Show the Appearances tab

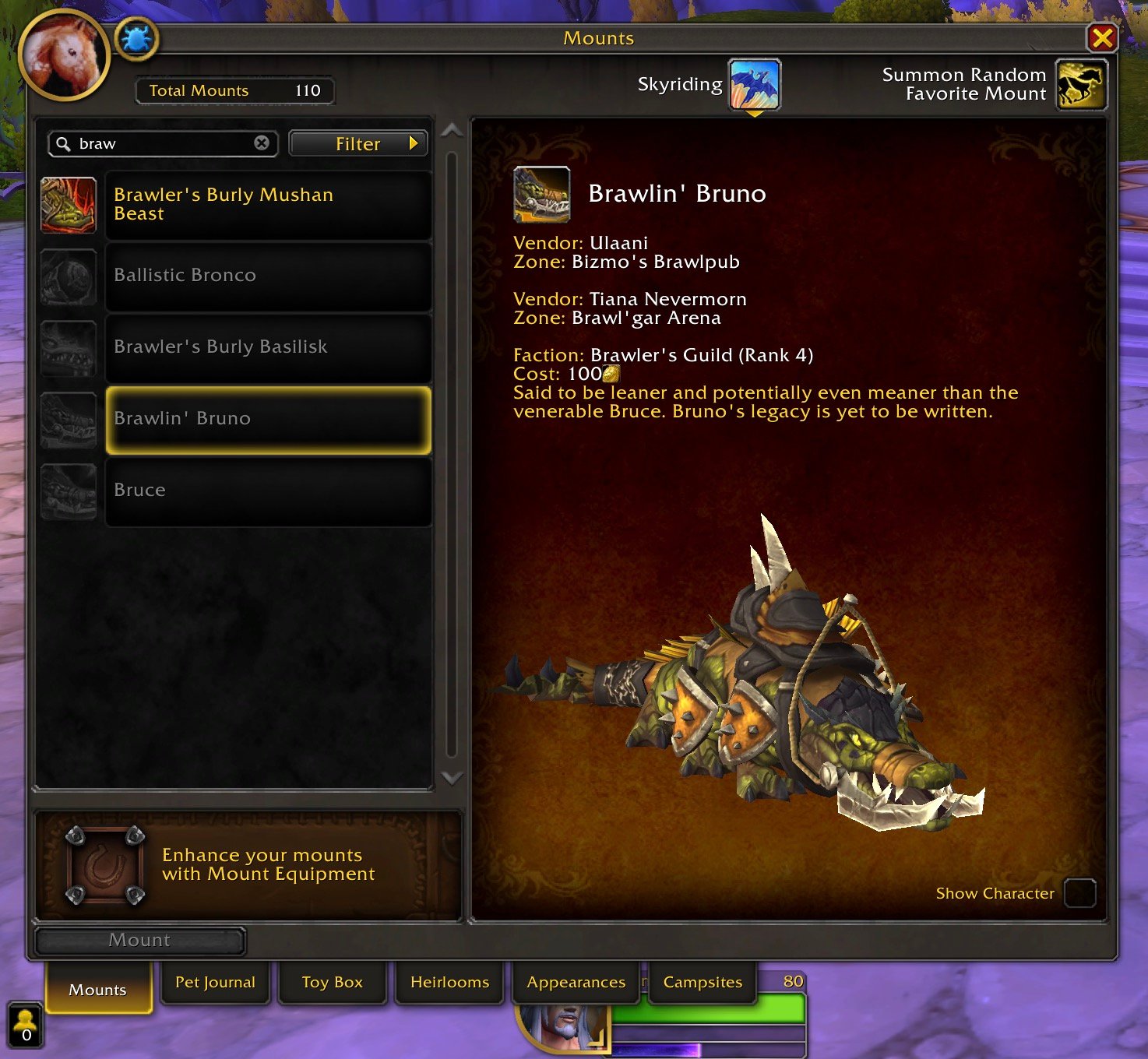576,982
